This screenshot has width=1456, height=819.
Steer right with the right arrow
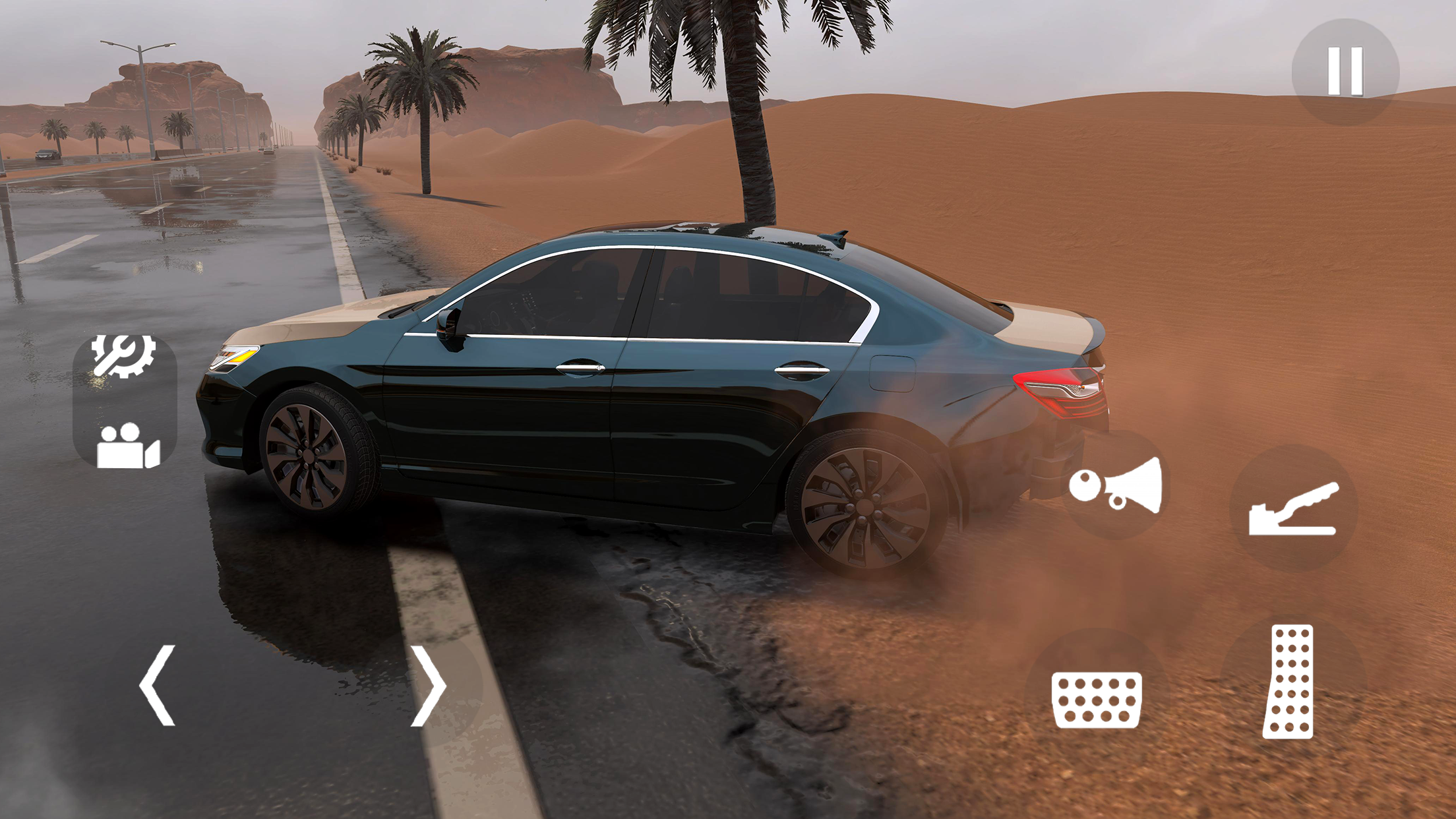429,686
